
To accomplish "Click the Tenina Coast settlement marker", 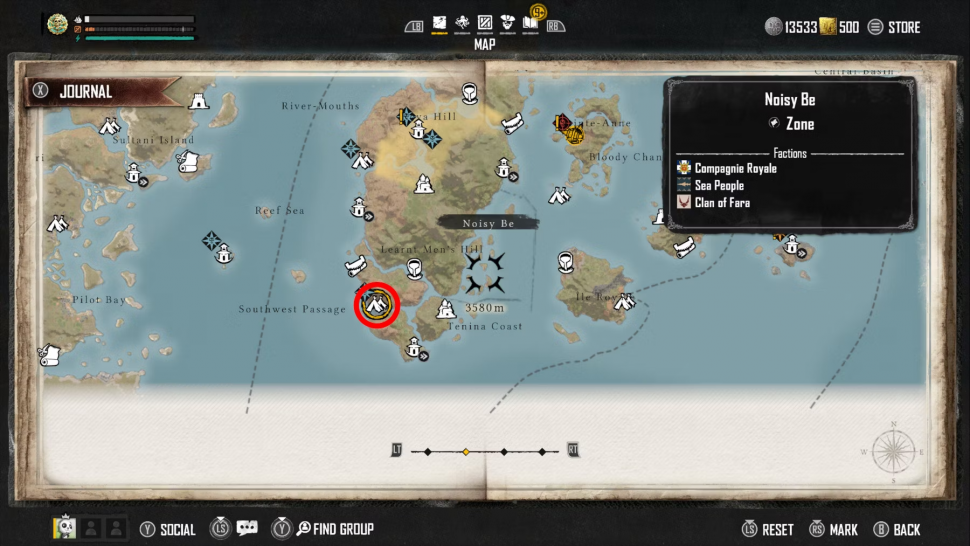I will click(447, 310).
